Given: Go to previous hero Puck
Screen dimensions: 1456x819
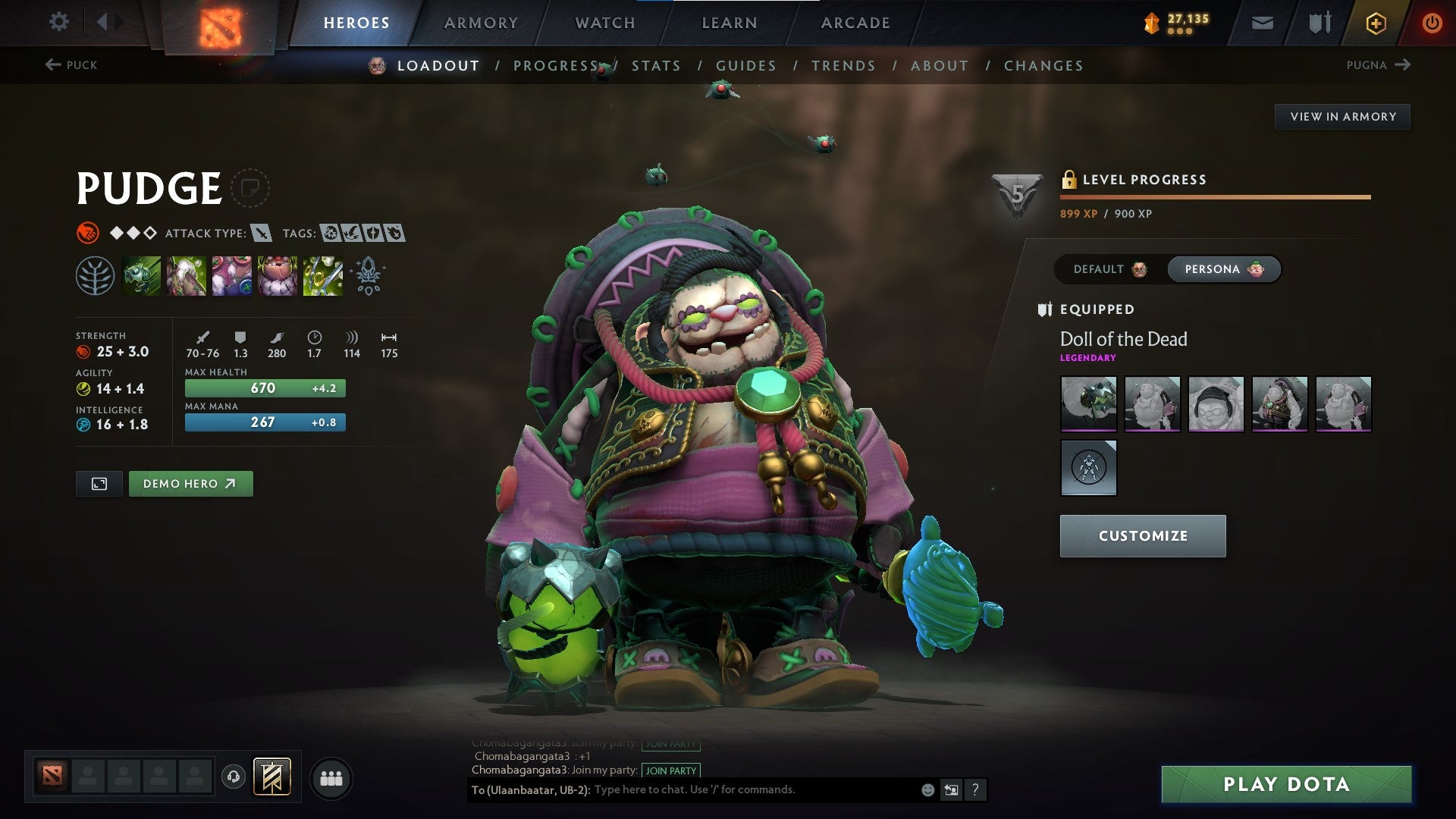Looking at the screenshot, I should click(72, 65).
